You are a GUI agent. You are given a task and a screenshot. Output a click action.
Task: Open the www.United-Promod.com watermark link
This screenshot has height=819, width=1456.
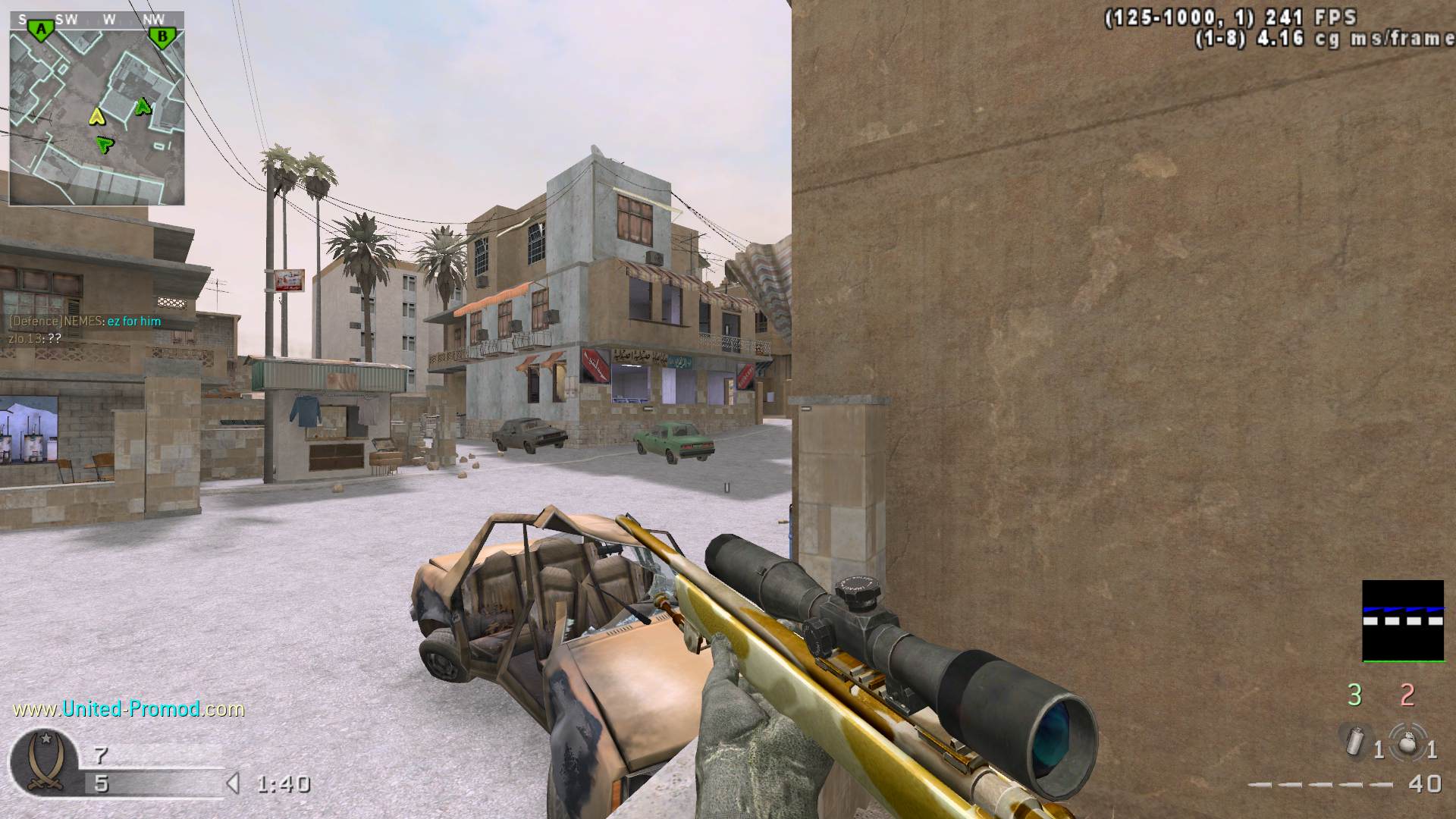click(129, 709)
